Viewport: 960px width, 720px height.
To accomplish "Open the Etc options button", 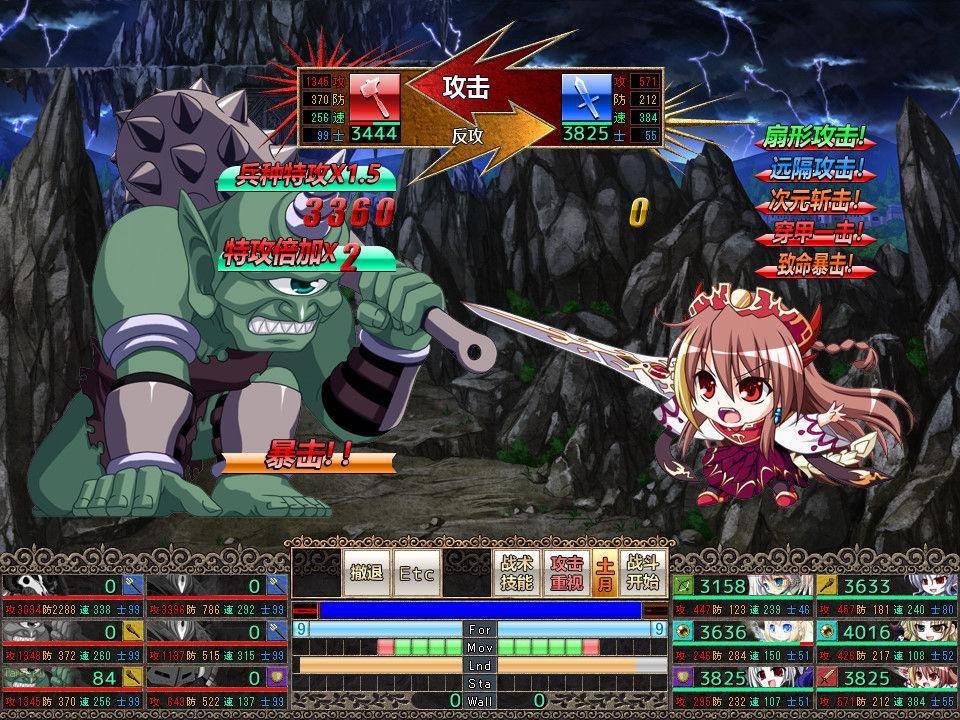I will tap(416, 573).
